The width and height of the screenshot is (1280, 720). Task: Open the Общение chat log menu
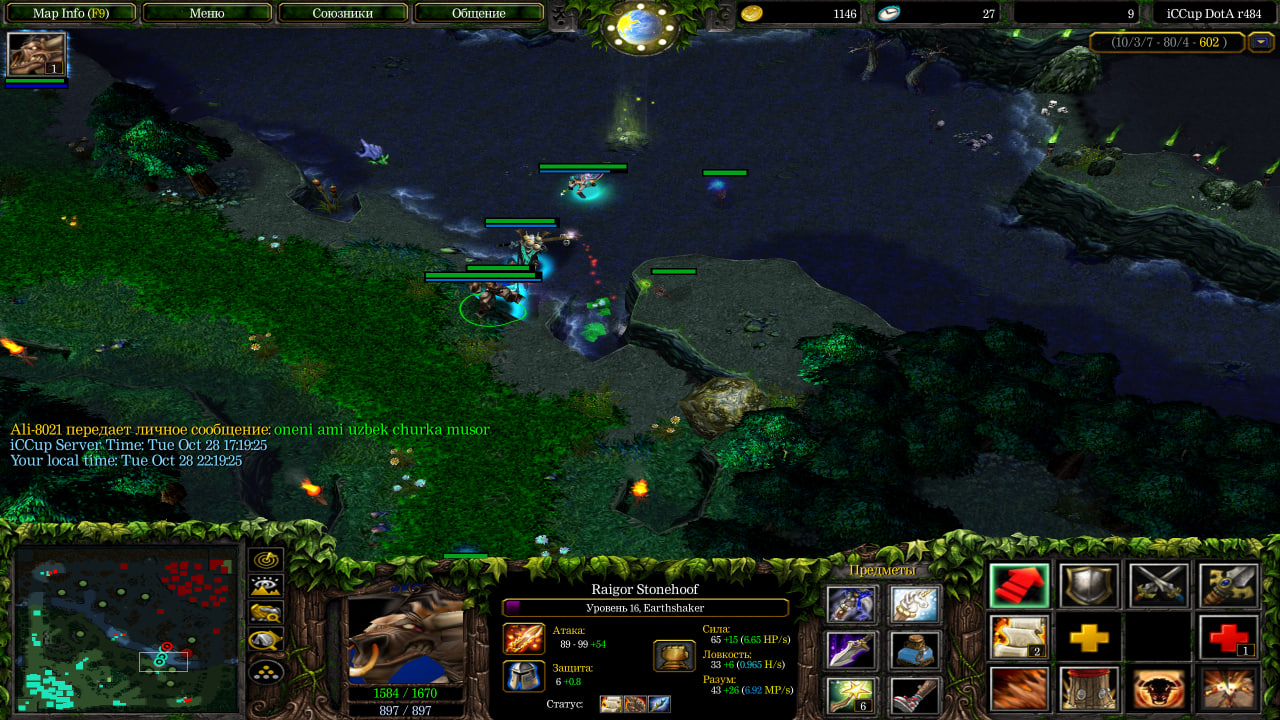pyautogui.click(x=479, y=13)
